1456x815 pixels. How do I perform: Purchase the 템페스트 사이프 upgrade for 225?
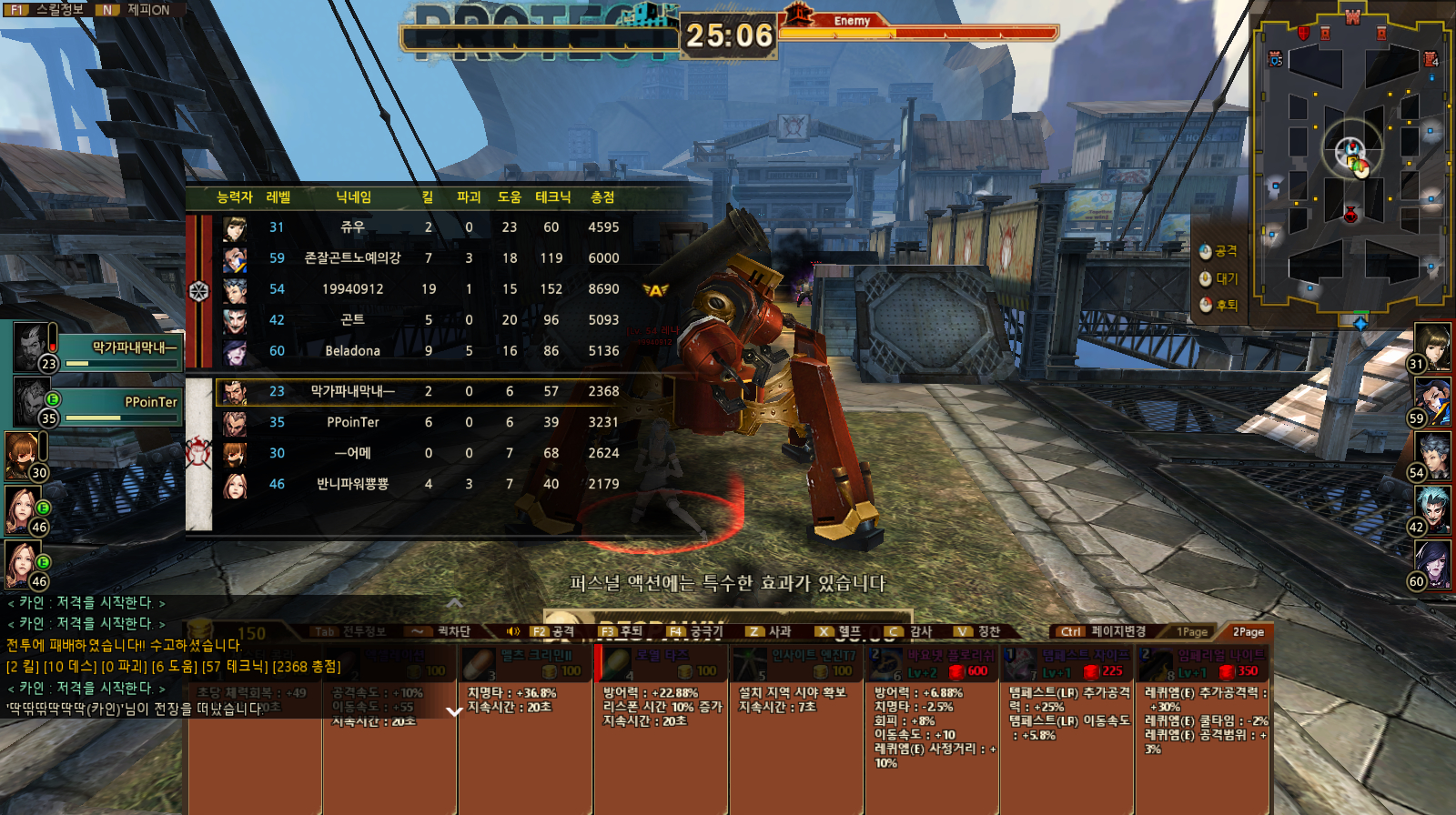[1067, 664]
